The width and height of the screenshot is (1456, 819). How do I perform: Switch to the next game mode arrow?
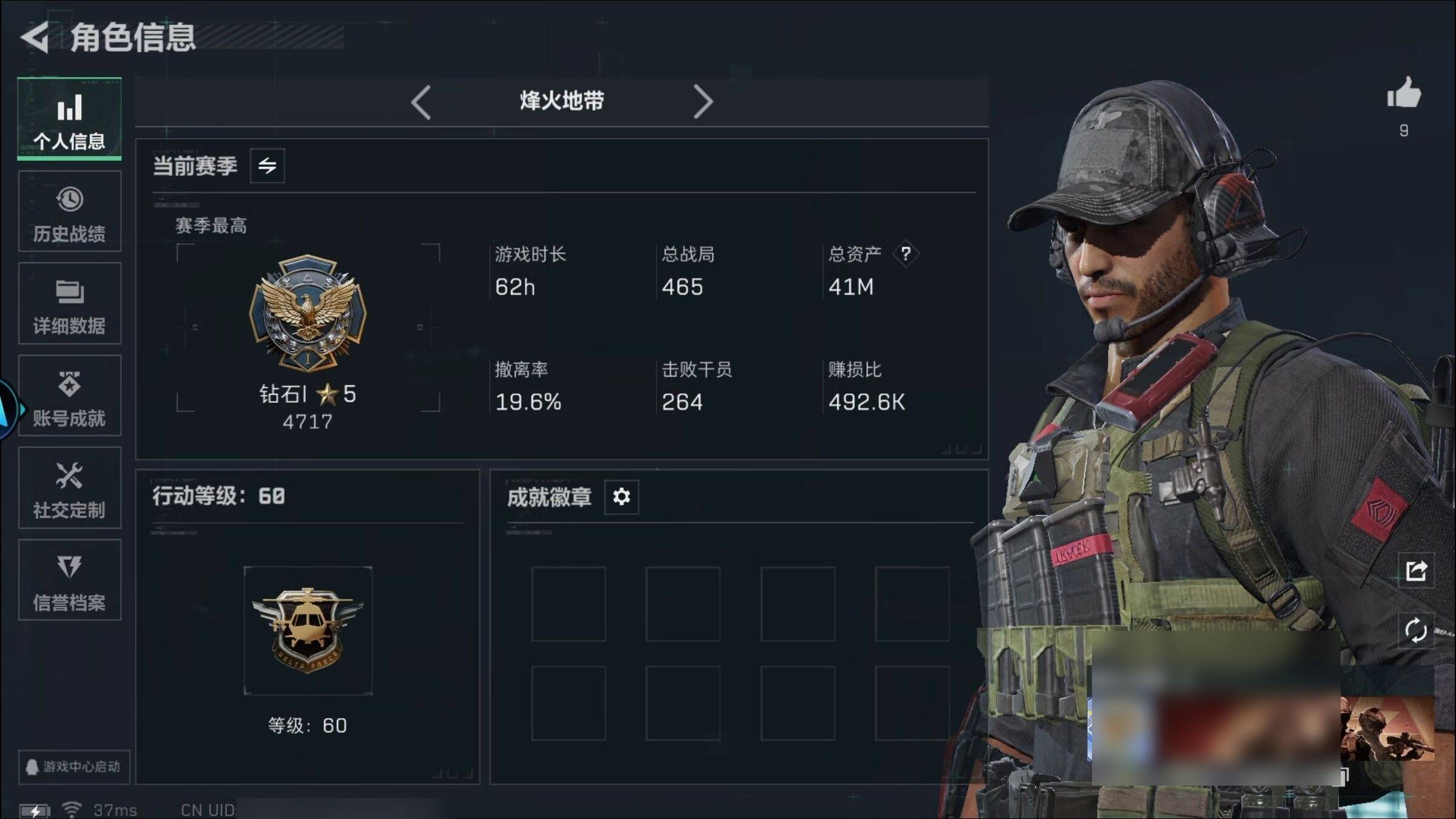tap(703, 102)
